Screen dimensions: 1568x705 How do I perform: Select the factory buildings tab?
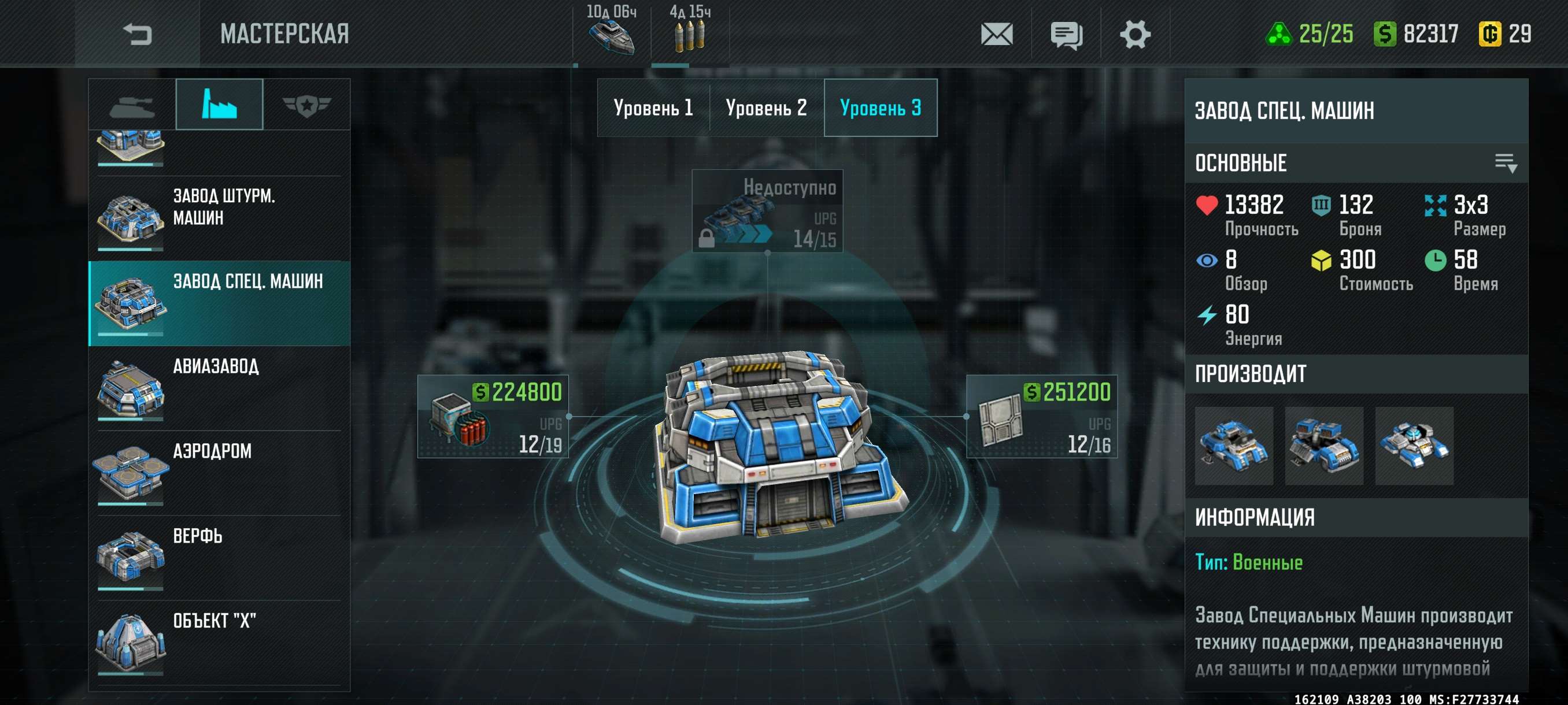[219, 105]
